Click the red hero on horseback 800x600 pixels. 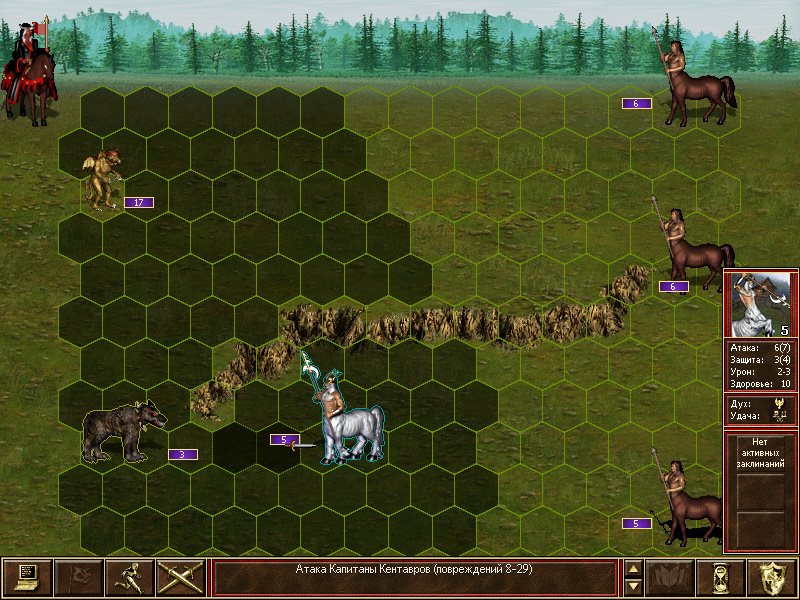click(31, 70)
